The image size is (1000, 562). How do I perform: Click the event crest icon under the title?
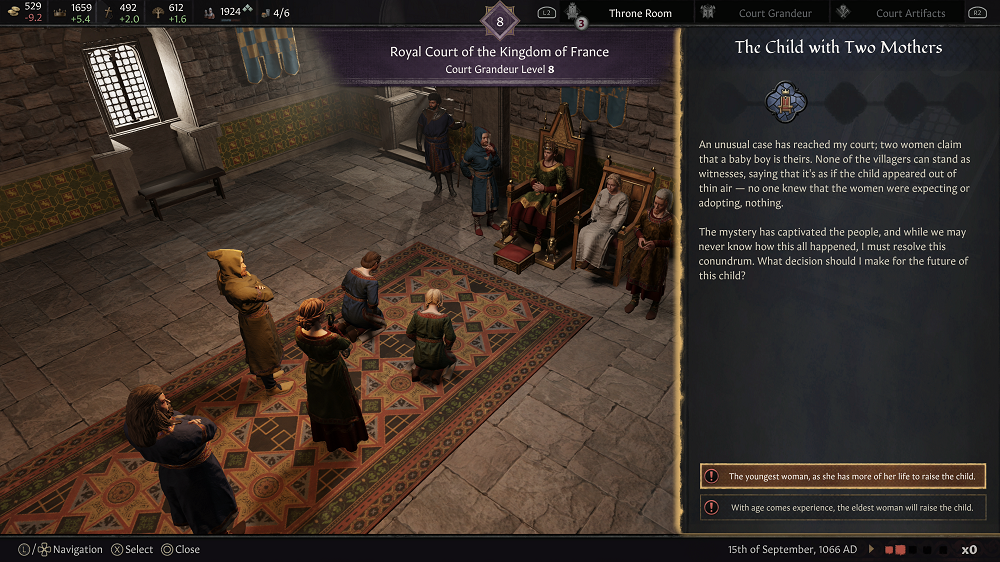tap(785, 102)
